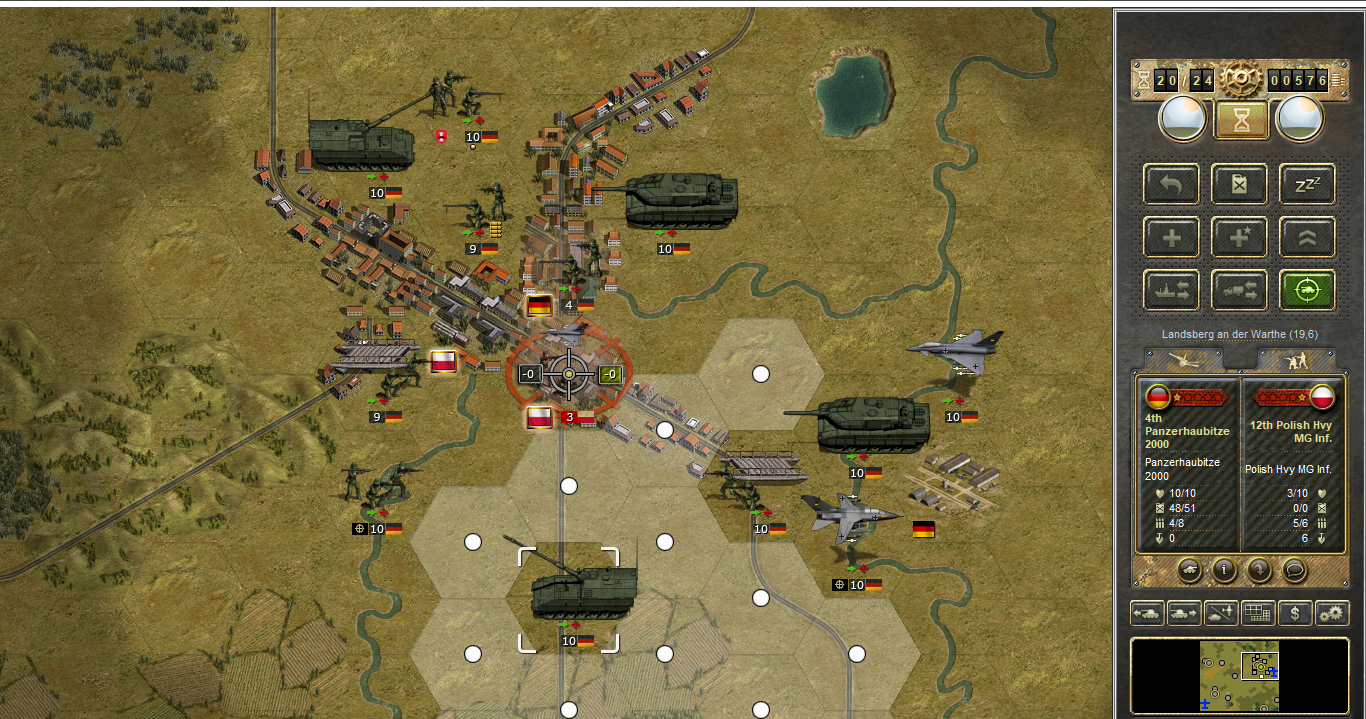This screenshot has height=719, width=1366.
Task: Click the round tank icon button
Action: tap(1189, 570)
